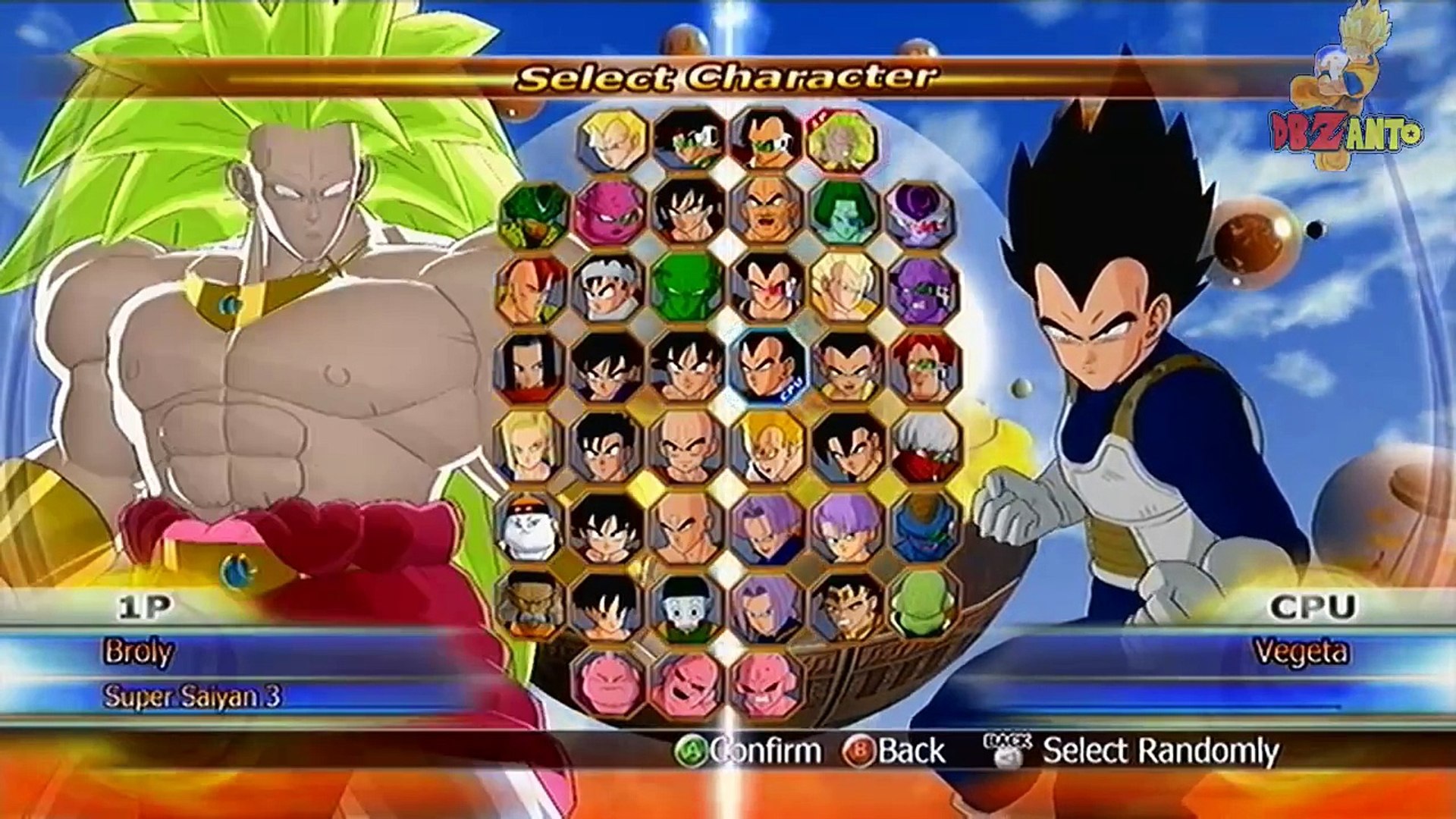Select the Frieza portrait tile

pos(921,215)
